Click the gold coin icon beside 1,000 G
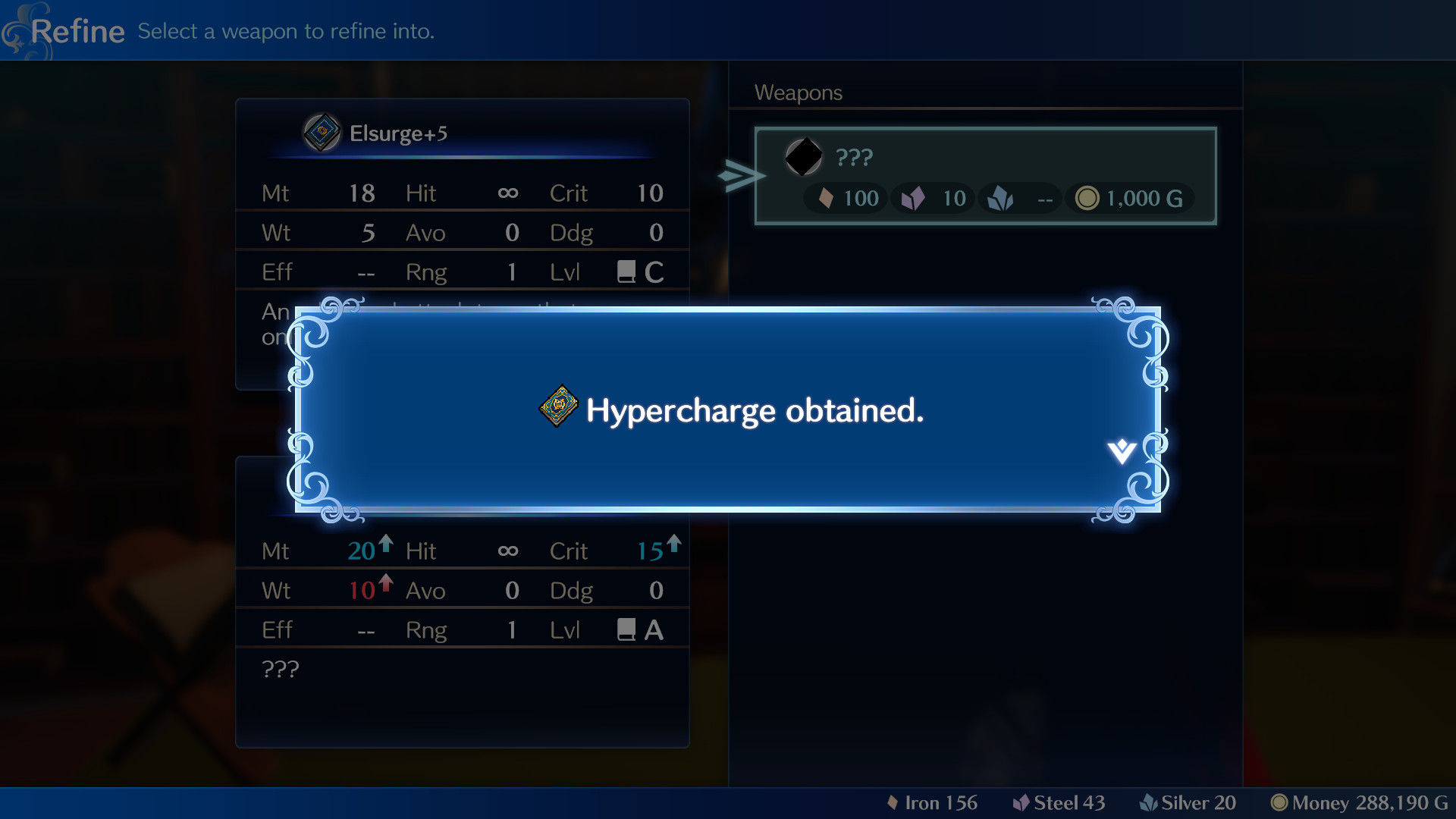This screenshot has height=819, width=1456. click(1088, 198)
